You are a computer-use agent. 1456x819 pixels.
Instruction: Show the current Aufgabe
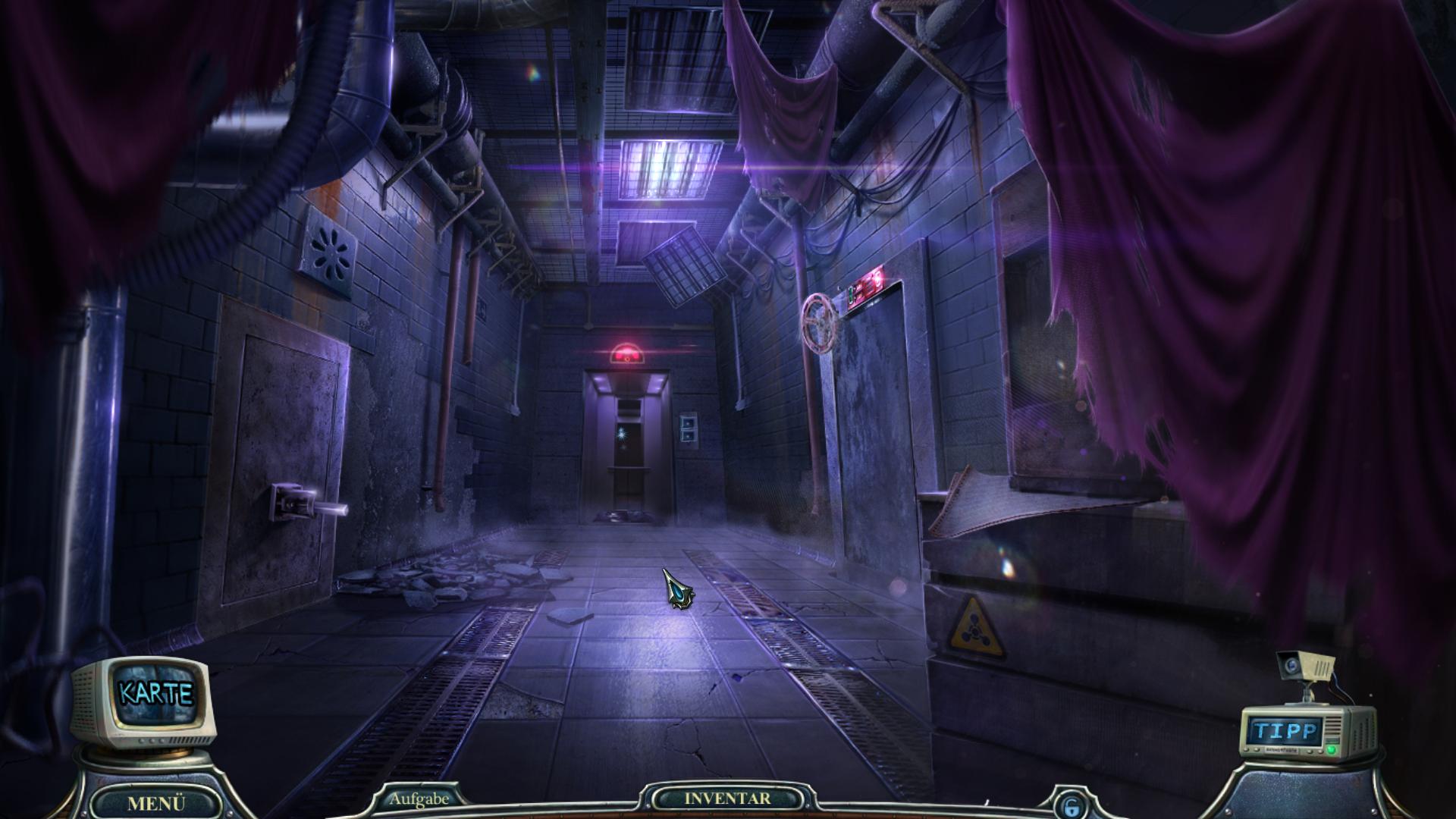[419, 798]
